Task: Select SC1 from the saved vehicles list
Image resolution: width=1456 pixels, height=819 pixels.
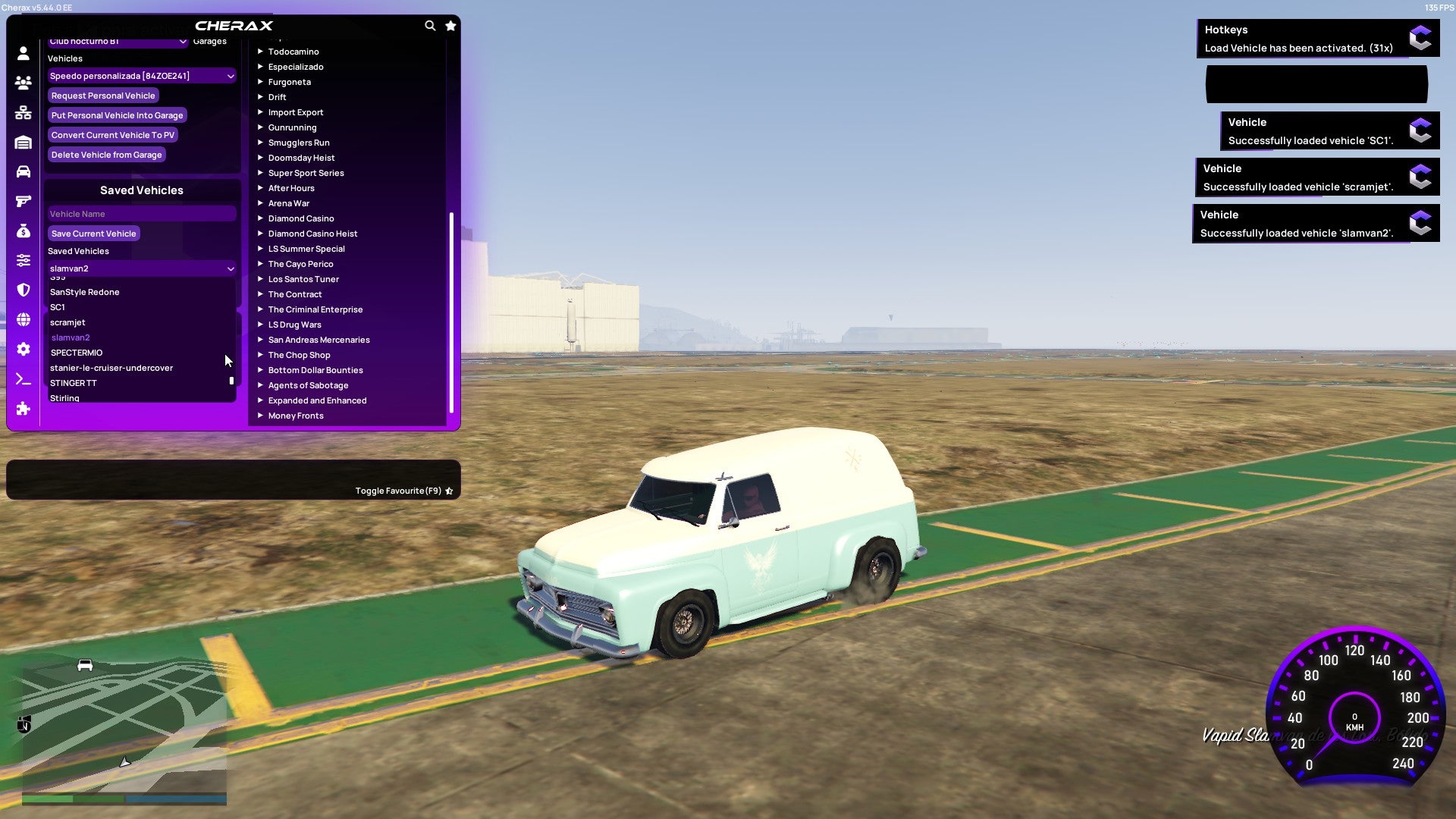Action: 57,307
